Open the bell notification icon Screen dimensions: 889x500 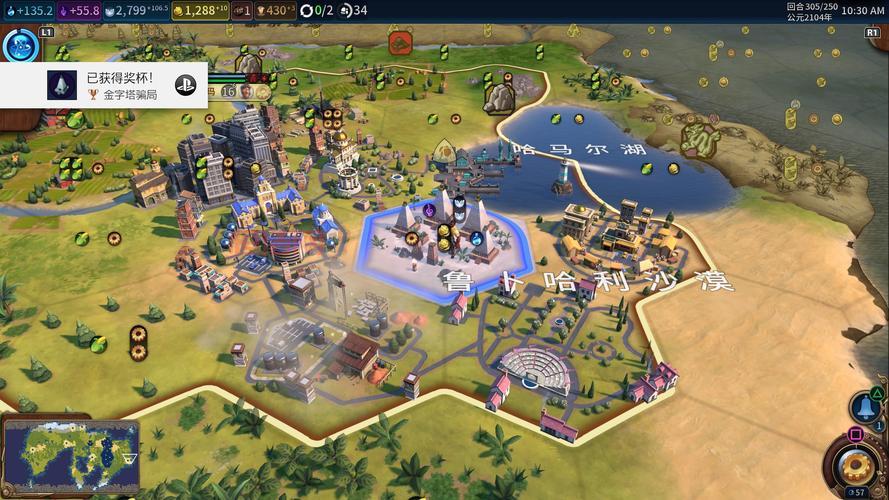(x=865, y=407)
